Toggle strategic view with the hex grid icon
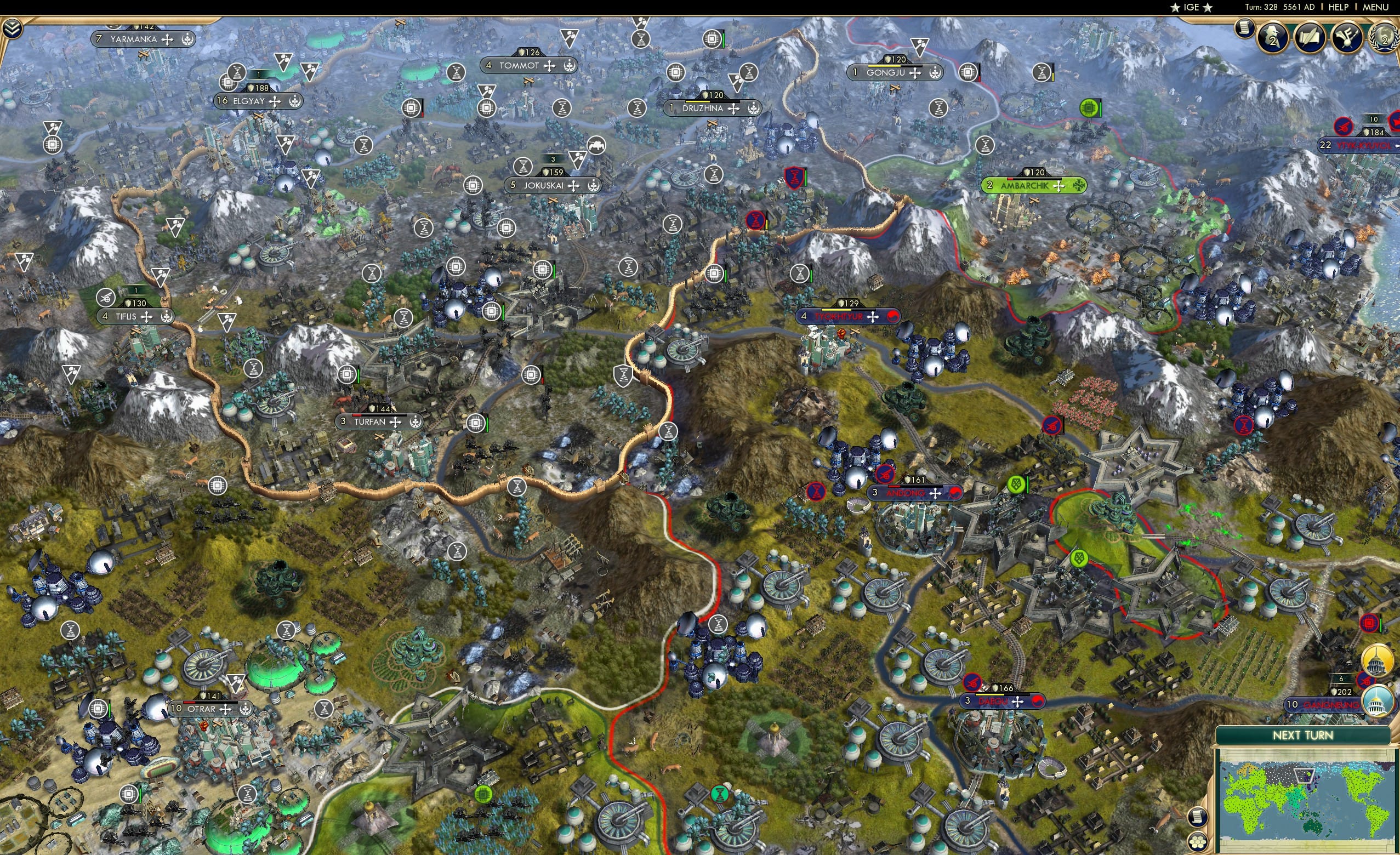The width and height of the screenshot is (1400, 855). [1198, 842]
